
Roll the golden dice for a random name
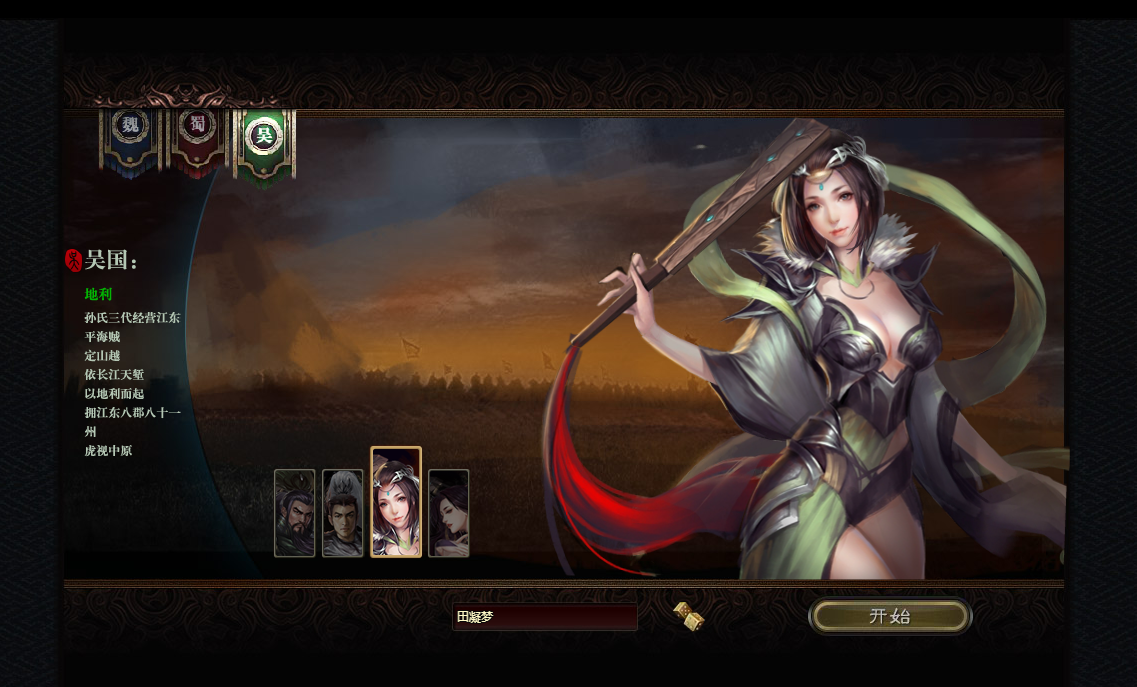689,616
